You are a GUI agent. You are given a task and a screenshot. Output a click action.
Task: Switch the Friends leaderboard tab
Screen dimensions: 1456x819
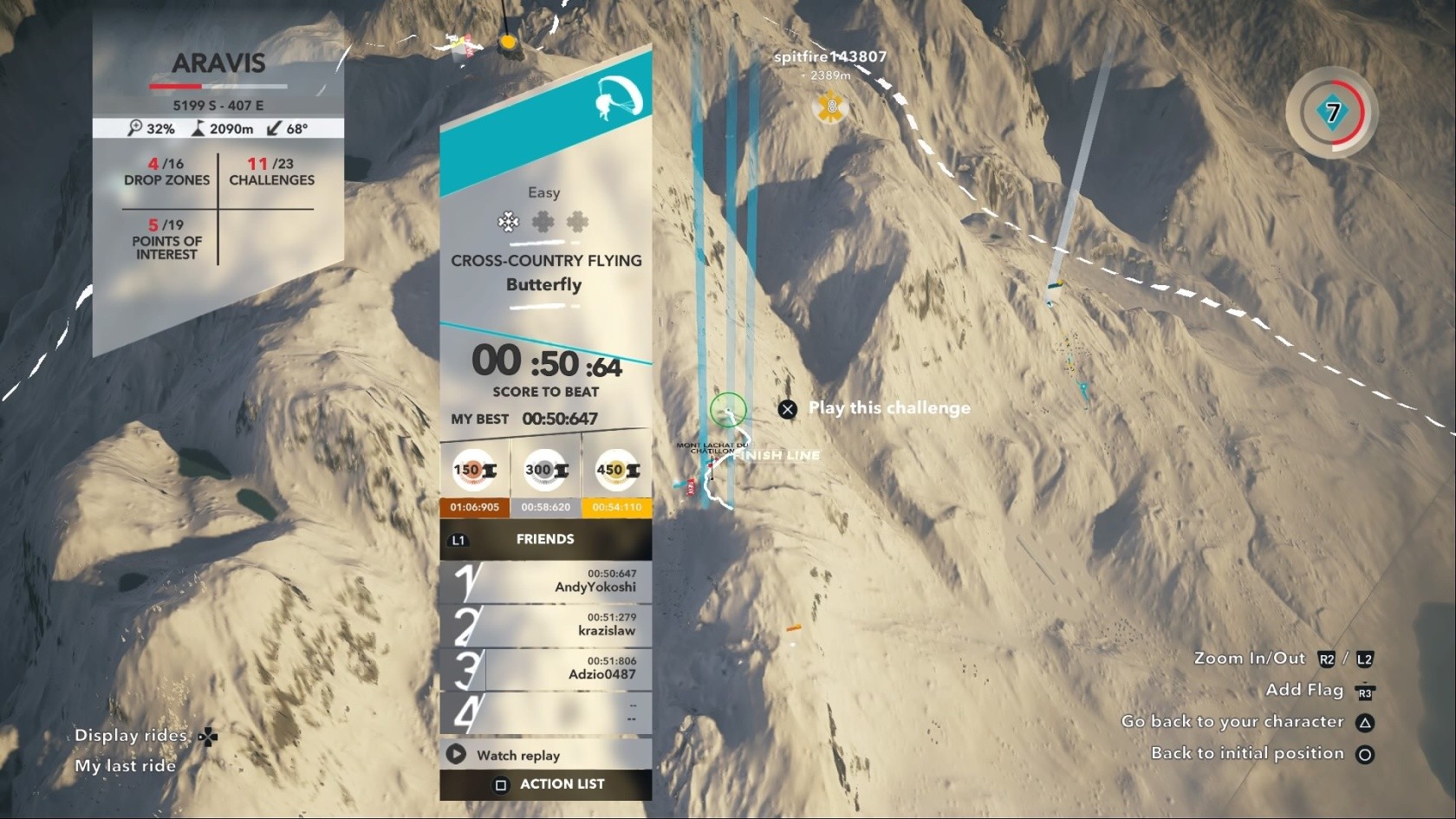click(545, 539)
